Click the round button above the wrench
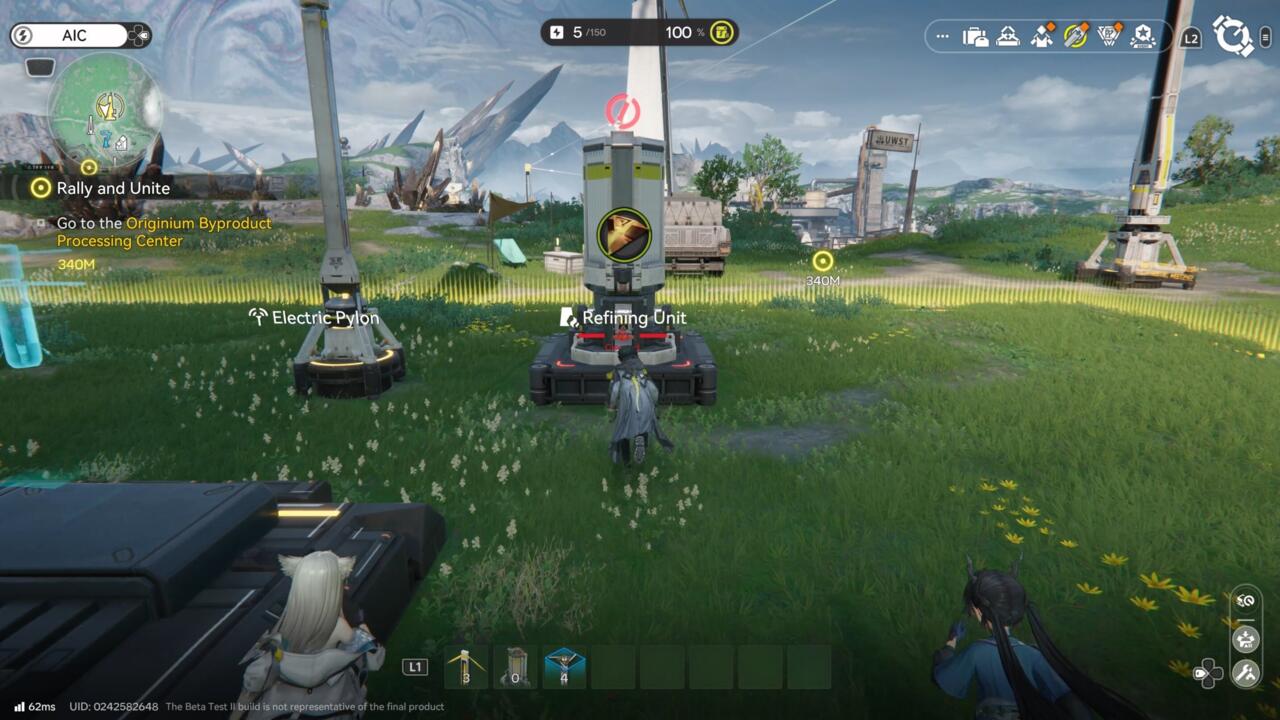The height and width of the screenshot is (720, 1280). (1245, 637)
